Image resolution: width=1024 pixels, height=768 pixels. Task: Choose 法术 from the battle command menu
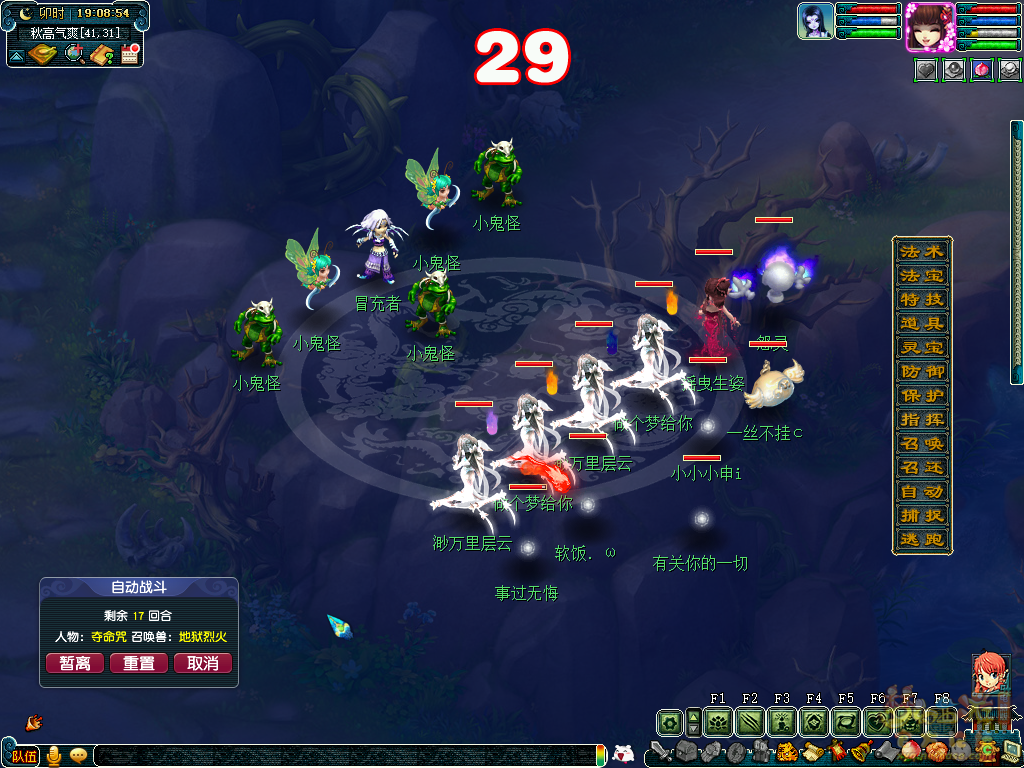coord(921,251)
